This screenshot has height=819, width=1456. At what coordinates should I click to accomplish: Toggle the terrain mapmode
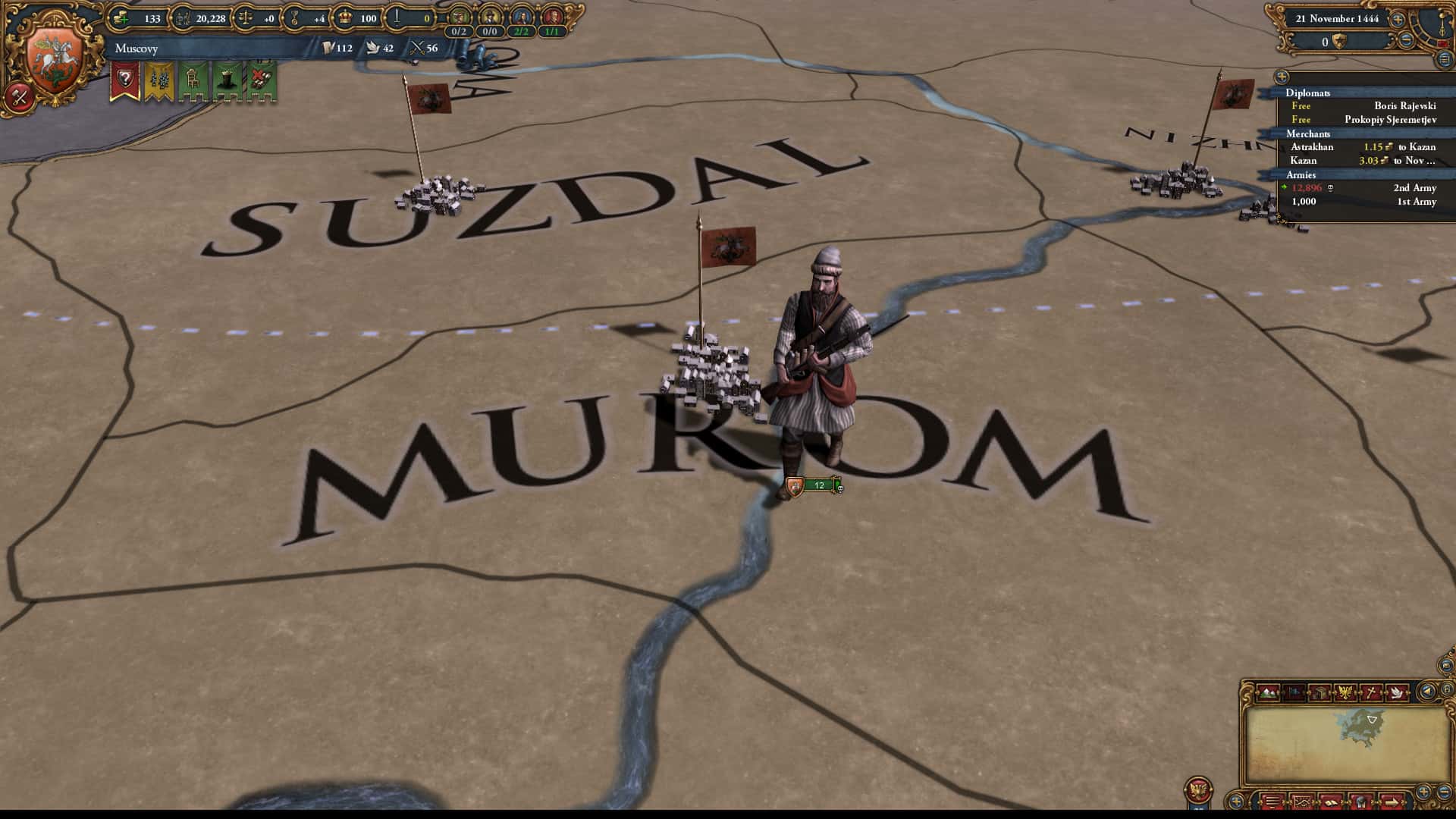click(1268, 692)
